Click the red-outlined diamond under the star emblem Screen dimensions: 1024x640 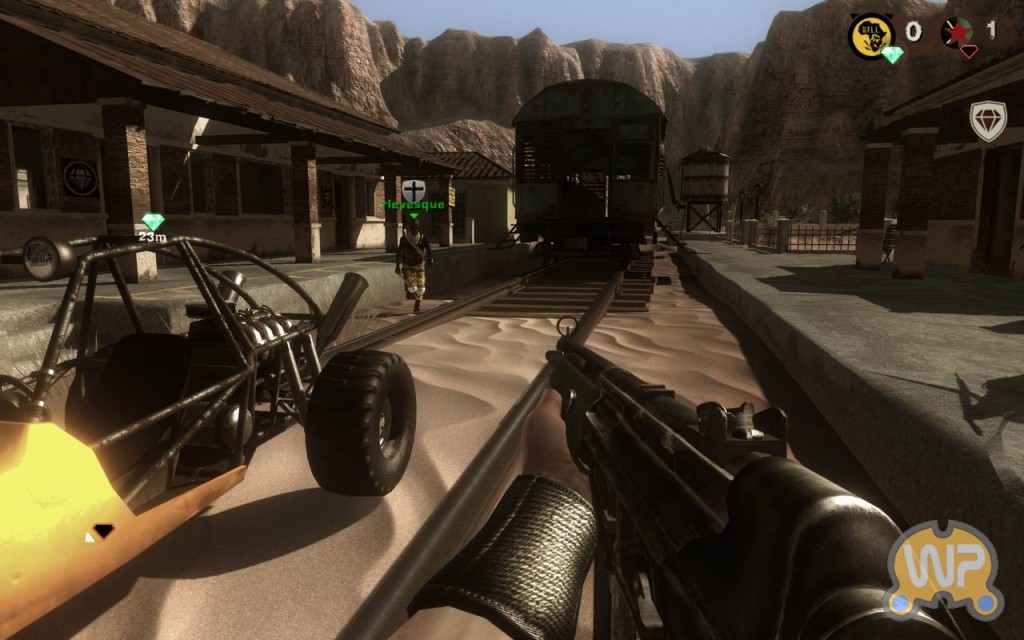[x=968, y=52]
